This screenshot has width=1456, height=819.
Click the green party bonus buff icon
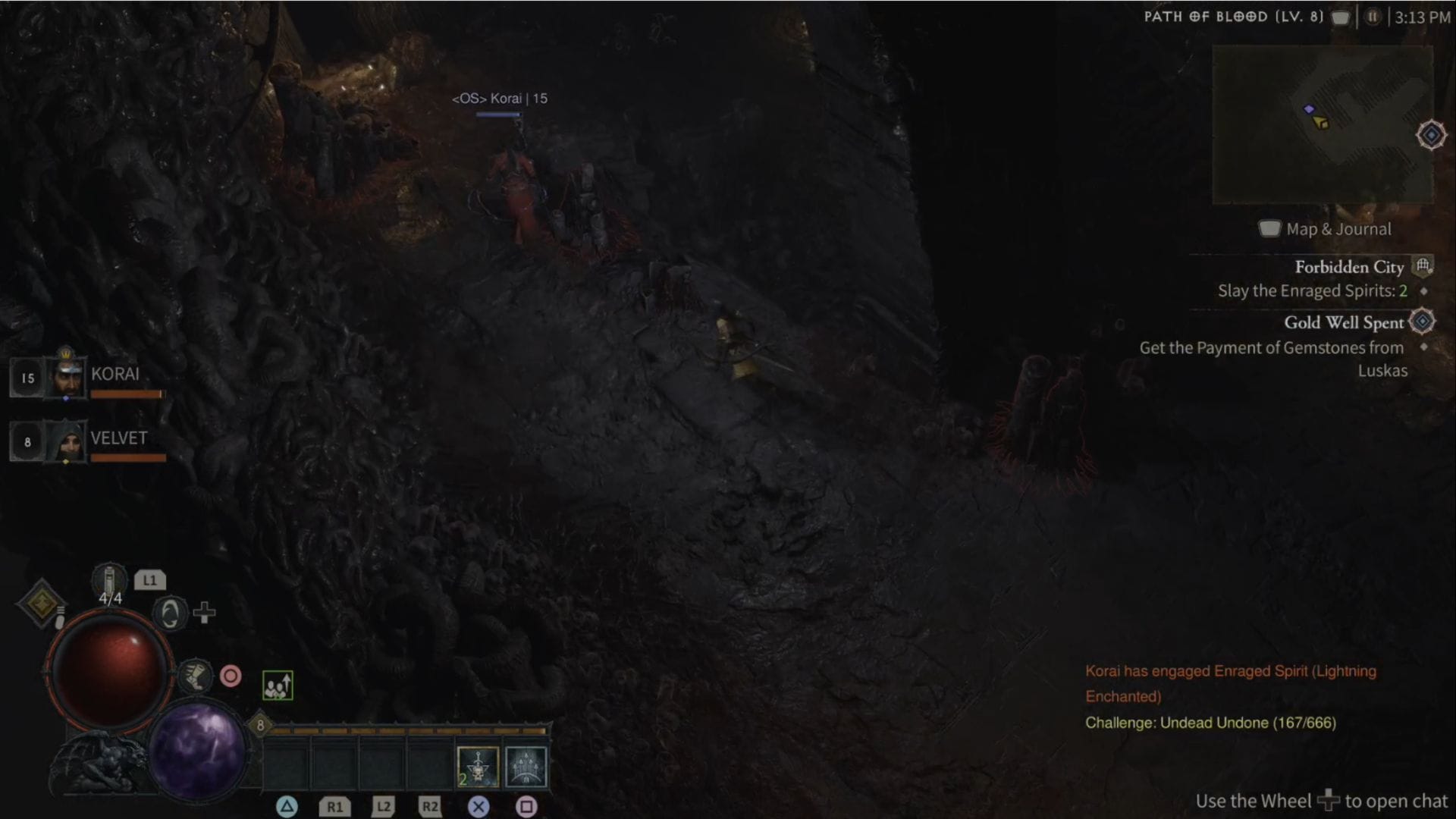coord(278,686)
